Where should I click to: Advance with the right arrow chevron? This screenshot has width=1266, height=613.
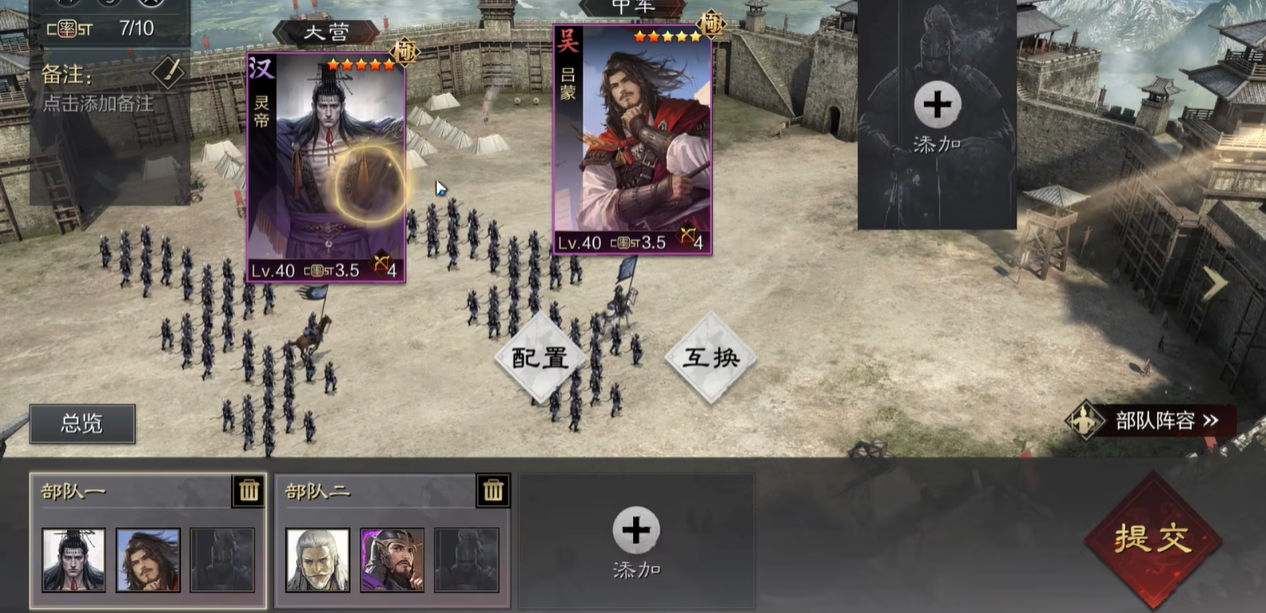tap(1214, 284)
